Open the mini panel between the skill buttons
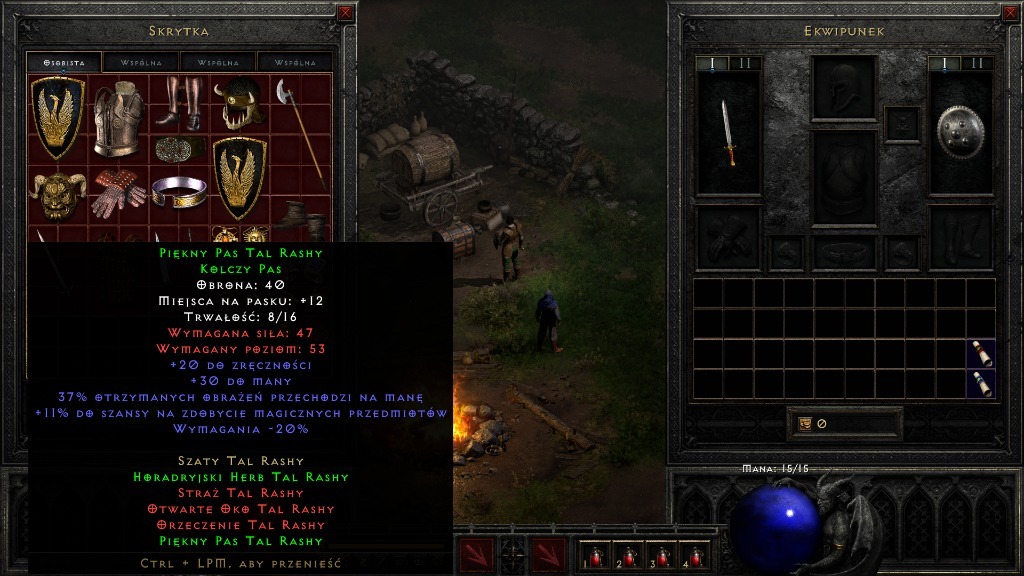This screenshot has width=1024, height=576. coord(513,551)
